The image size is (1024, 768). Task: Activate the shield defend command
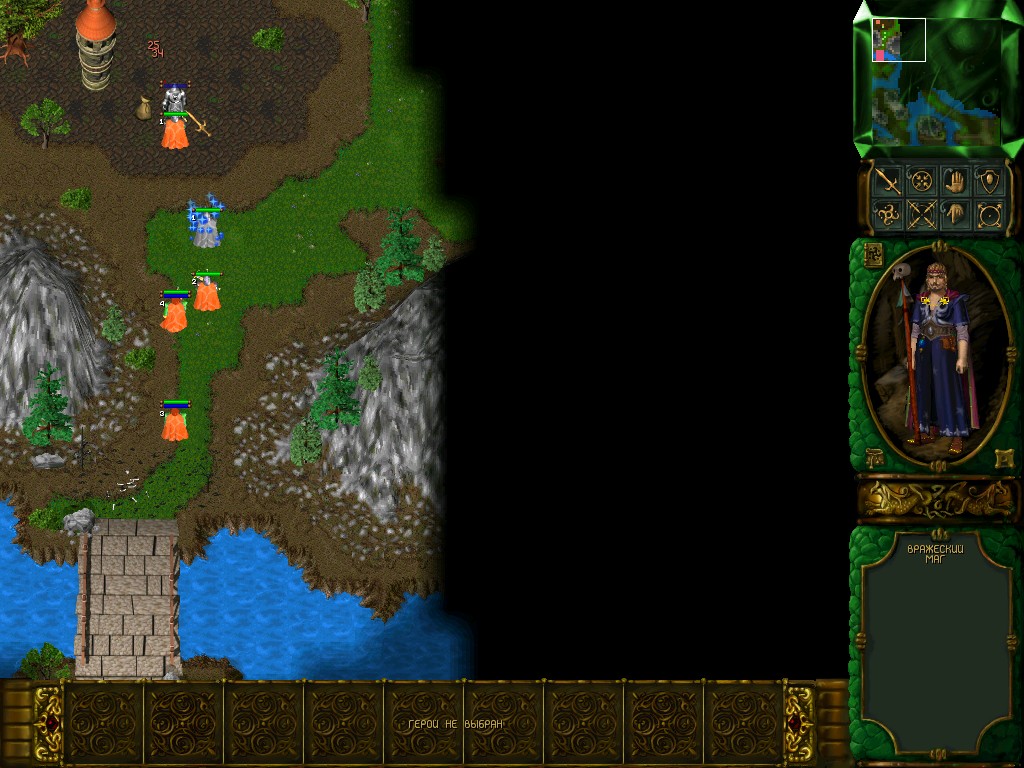(x=990, y=181)
